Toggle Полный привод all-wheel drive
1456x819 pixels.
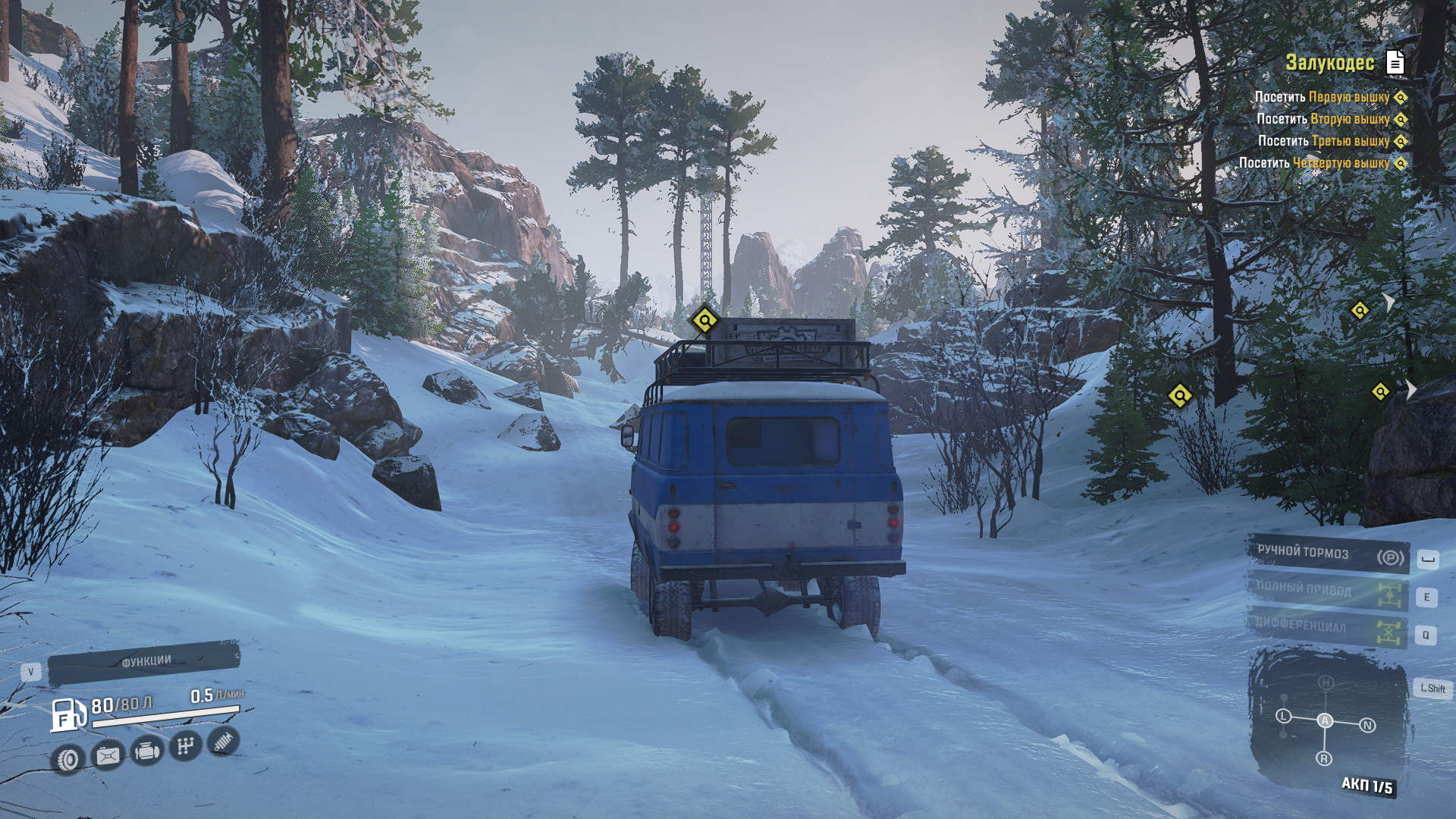coord(1328,592)
